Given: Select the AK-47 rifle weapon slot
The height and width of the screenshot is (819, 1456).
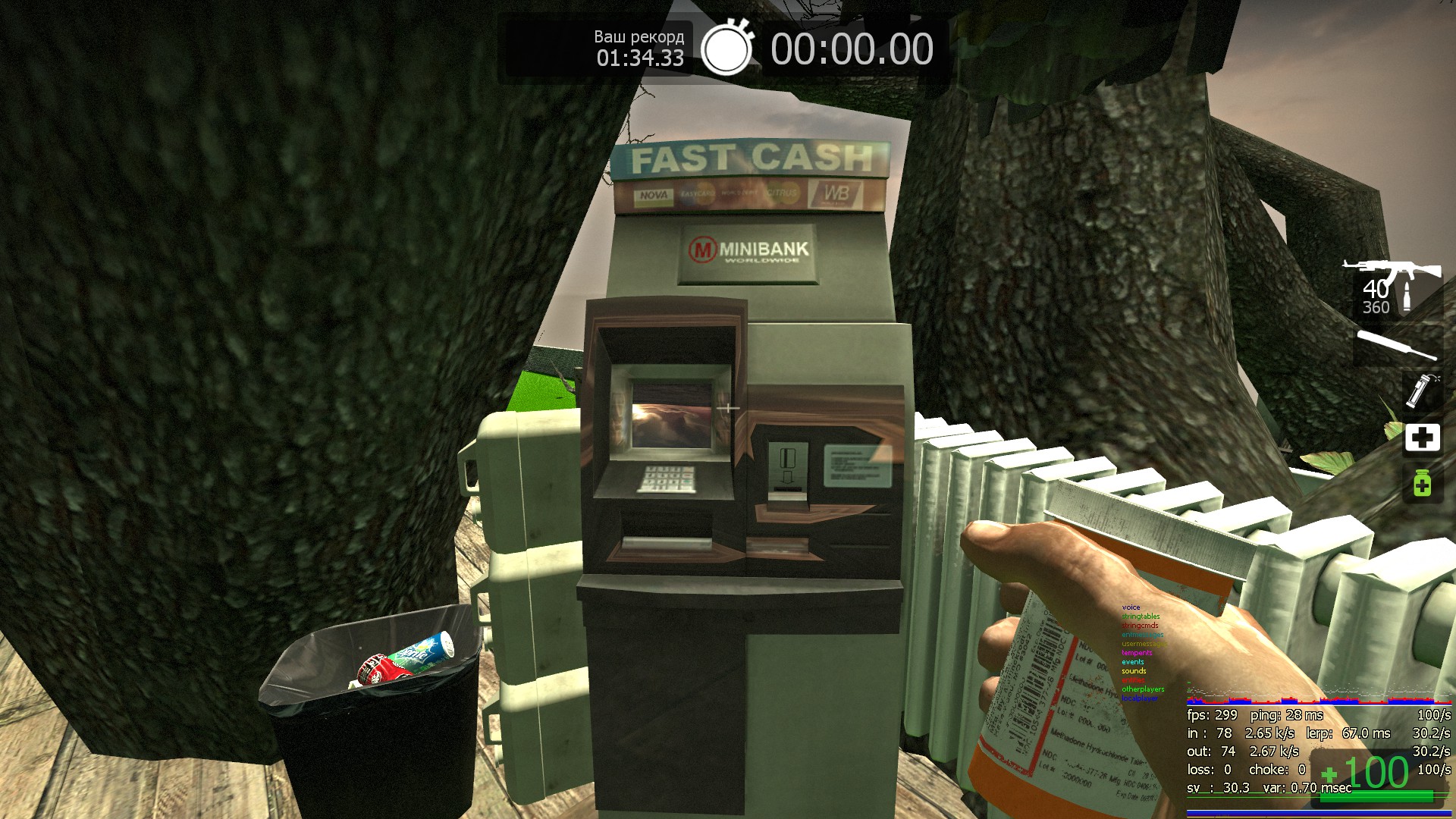Looking at the screenshot, I should click(1392, 271).
